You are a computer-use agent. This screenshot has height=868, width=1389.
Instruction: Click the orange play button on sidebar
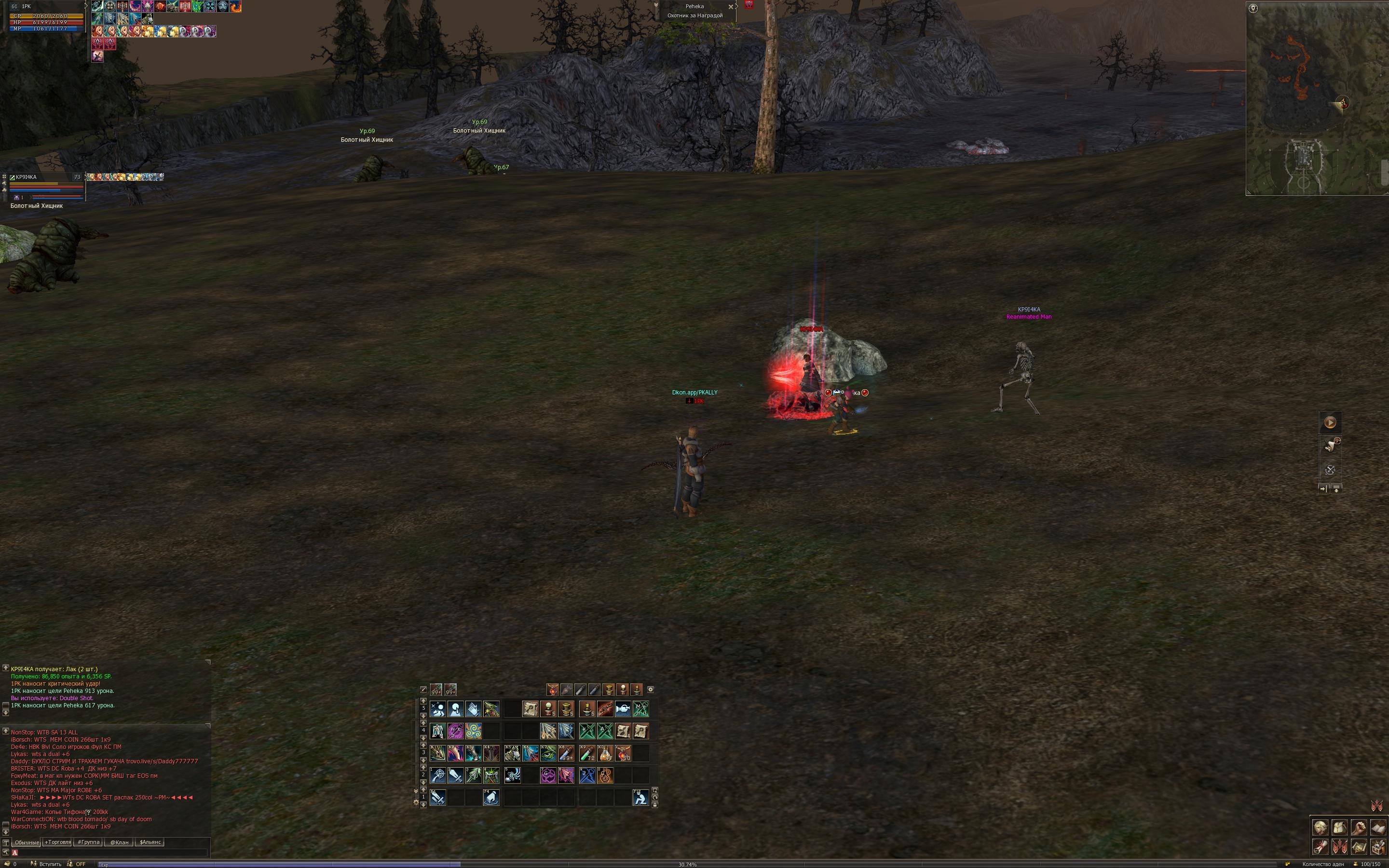pyautogui.click(x=1330, y=422)
